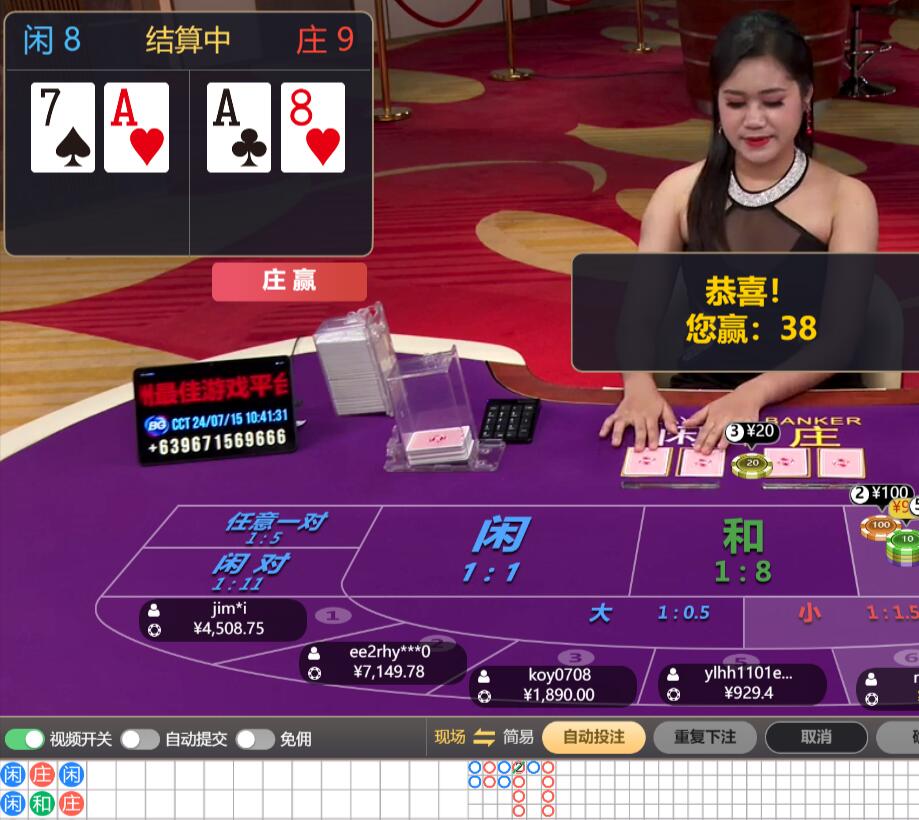
Task: Place a bet on 闲 (Player) 1:1
Action: point(497,550)
